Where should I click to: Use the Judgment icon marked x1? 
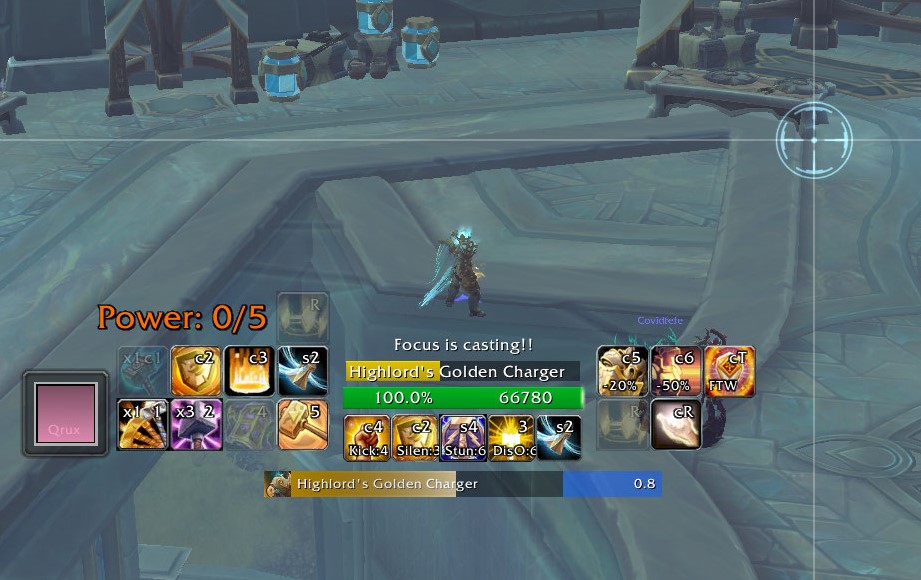click(142, 424)
